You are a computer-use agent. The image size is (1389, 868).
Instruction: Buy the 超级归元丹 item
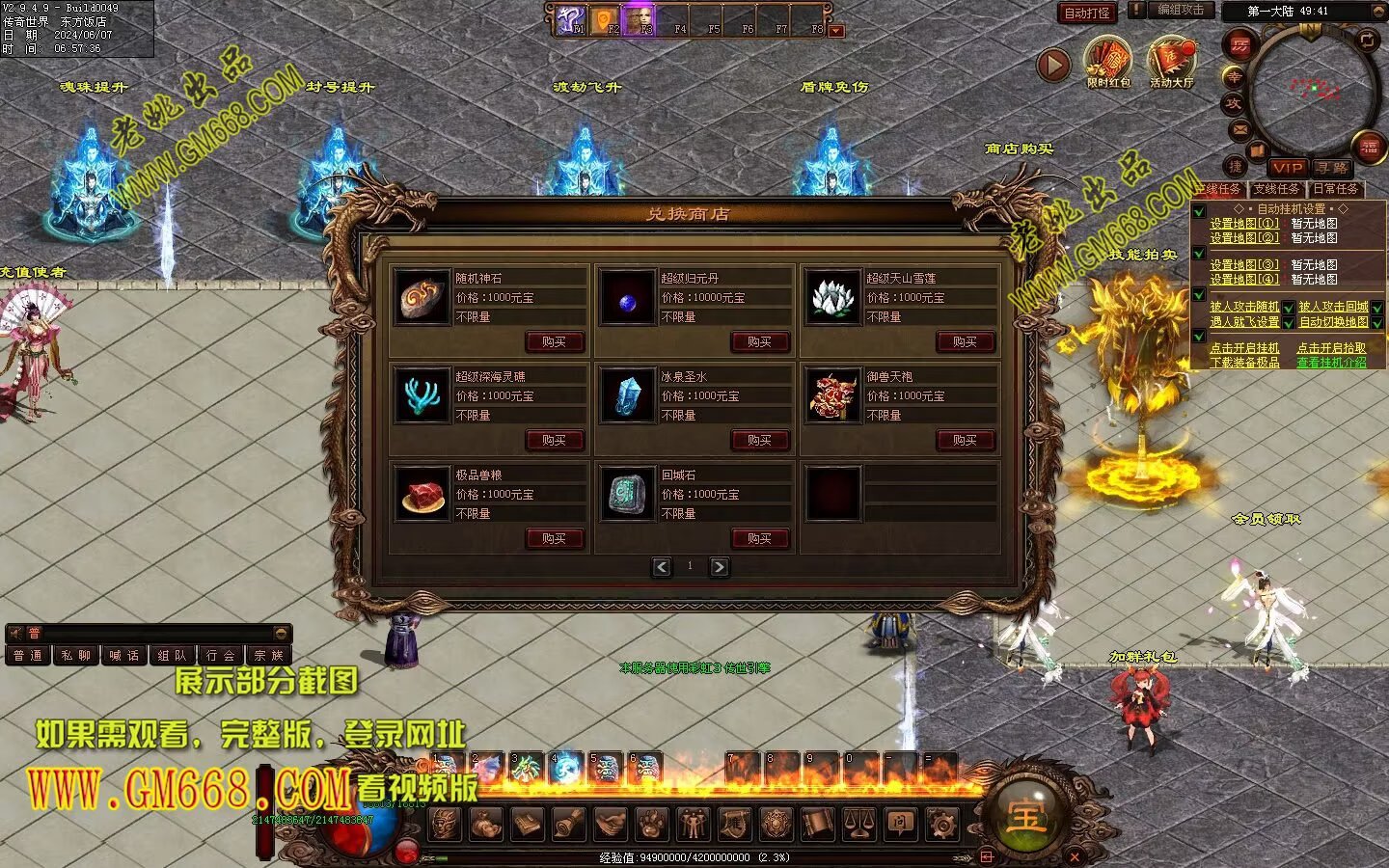coord(759,341)
